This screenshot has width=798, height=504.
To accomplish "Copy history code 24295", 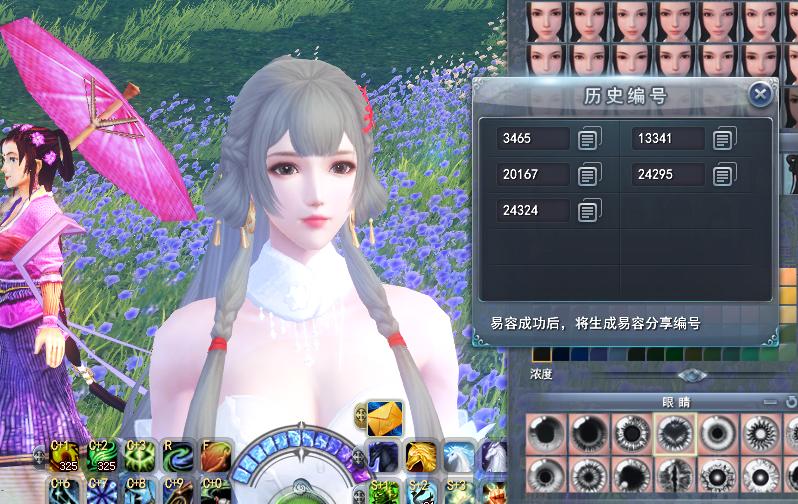I will point(723,175).
